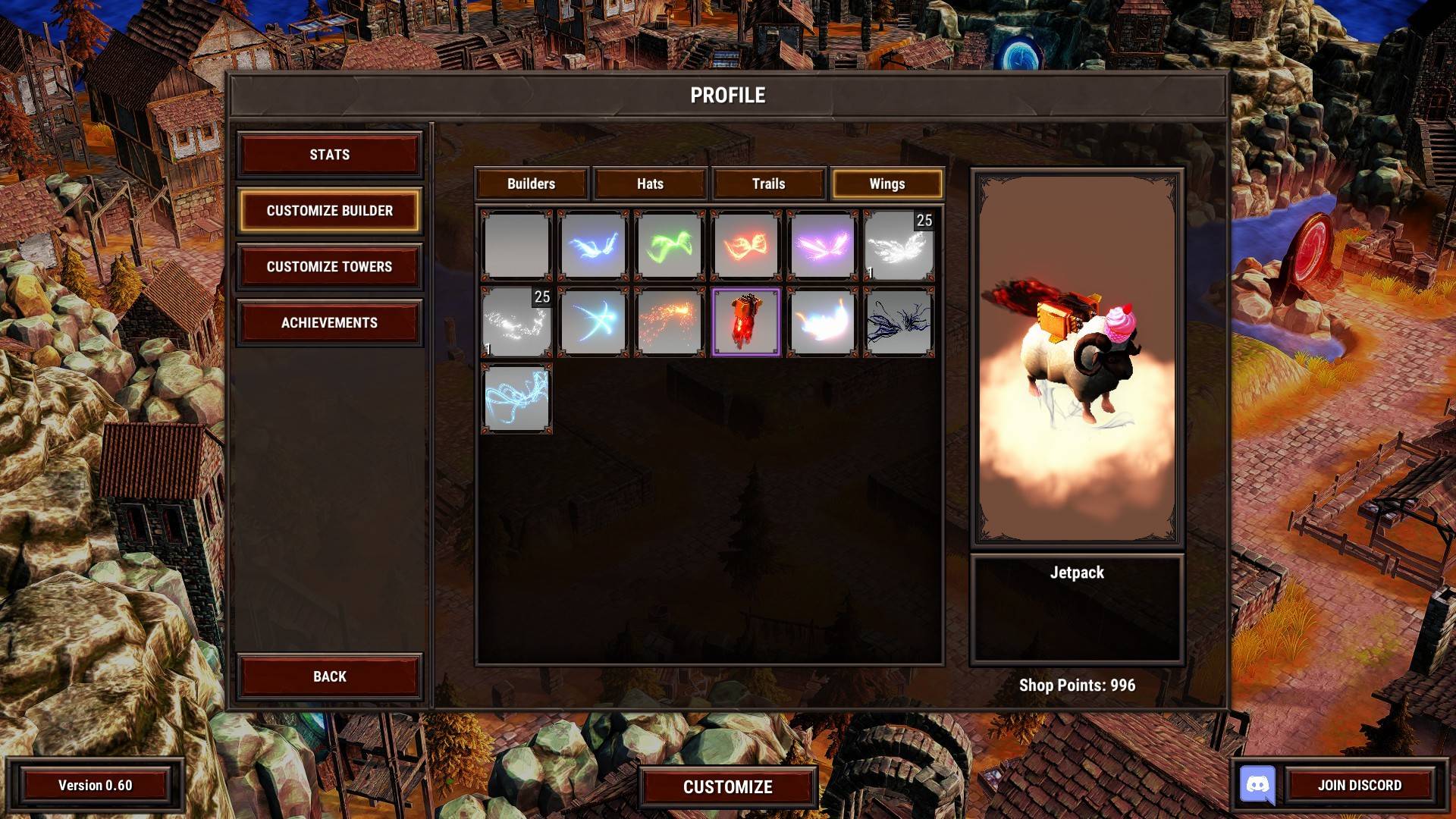Viewport: 1456px width, 819px height.
Task: Select the red fiery wings
Action: click(x=746, y=246)
